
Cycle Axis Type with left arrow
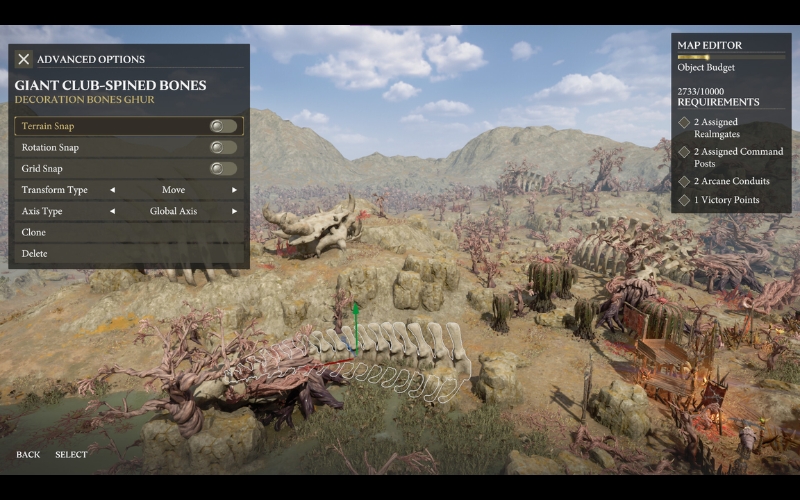tap(112, 211)
